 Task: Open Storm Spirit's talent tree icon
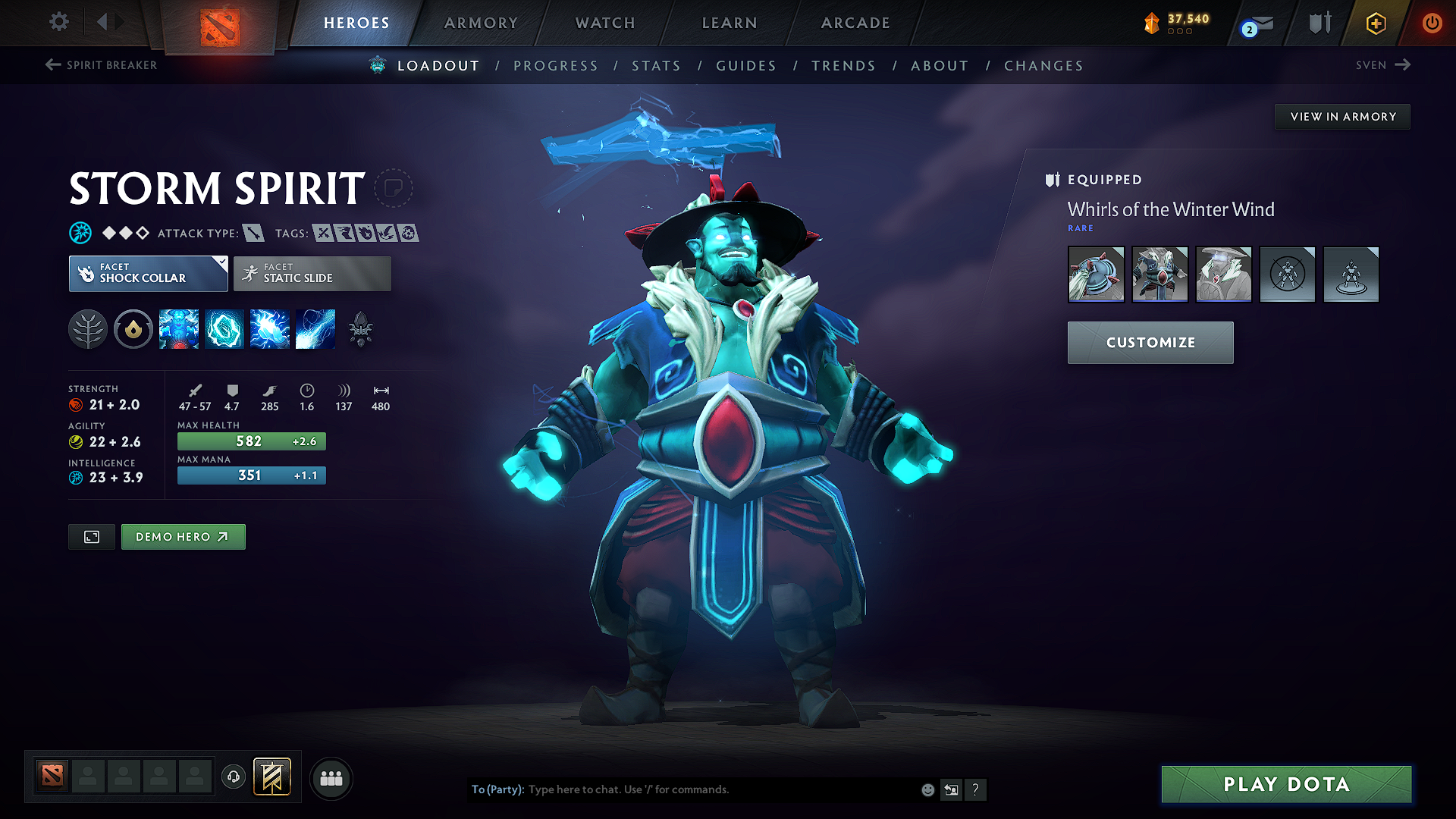click(88, 328)
